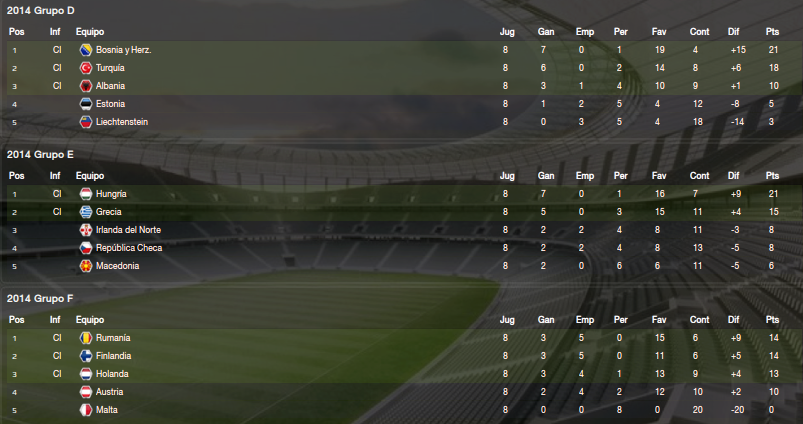Screen dimensions: 803x424
Task: Open Bosnia y Herz. team row
Action: tap(124, 50)
